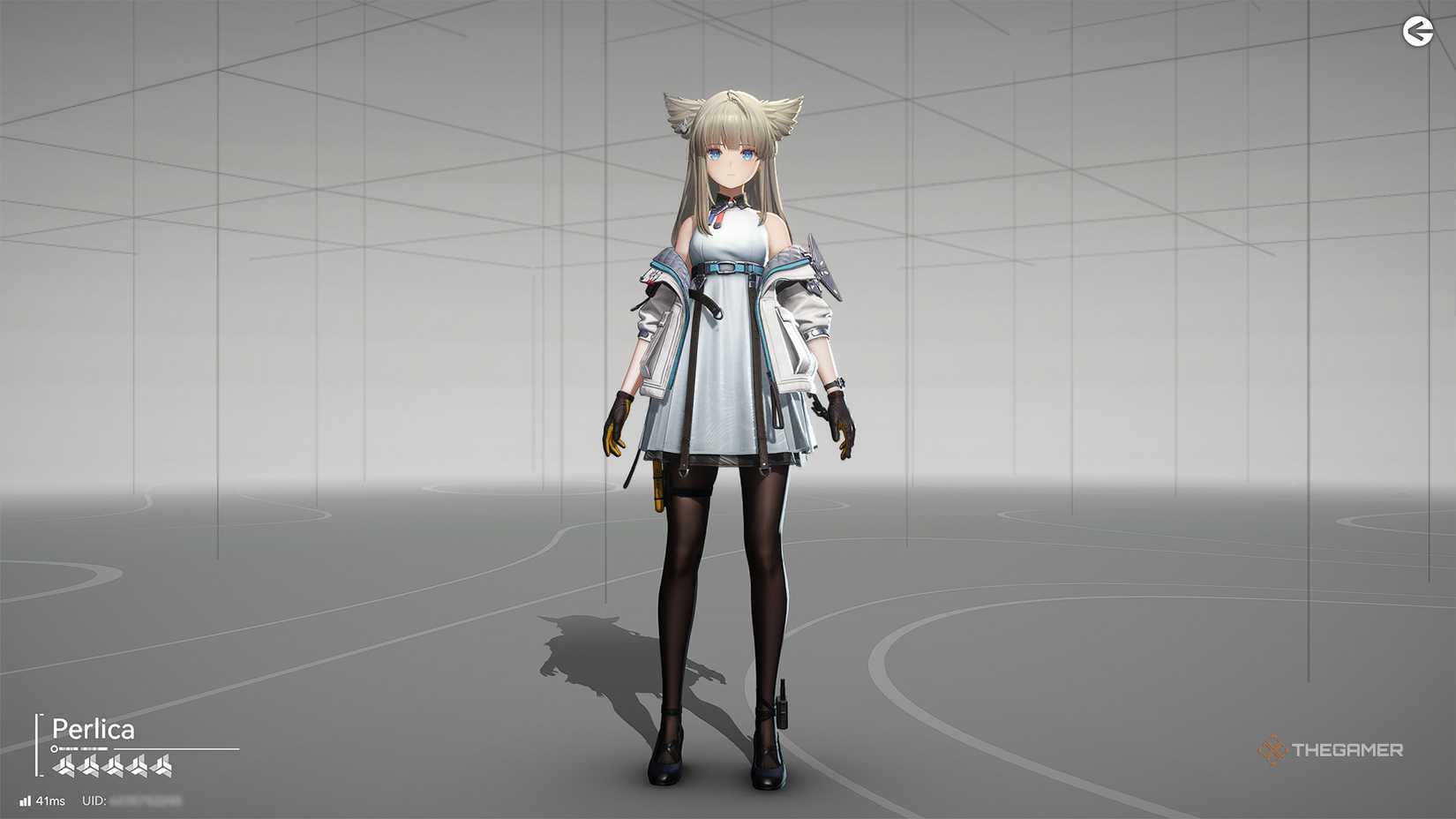The width and height of the screenshot is (1456, 819).
Task: Click the THEGAMER diamond logo icon
Action: click(x=1272, y=751)
